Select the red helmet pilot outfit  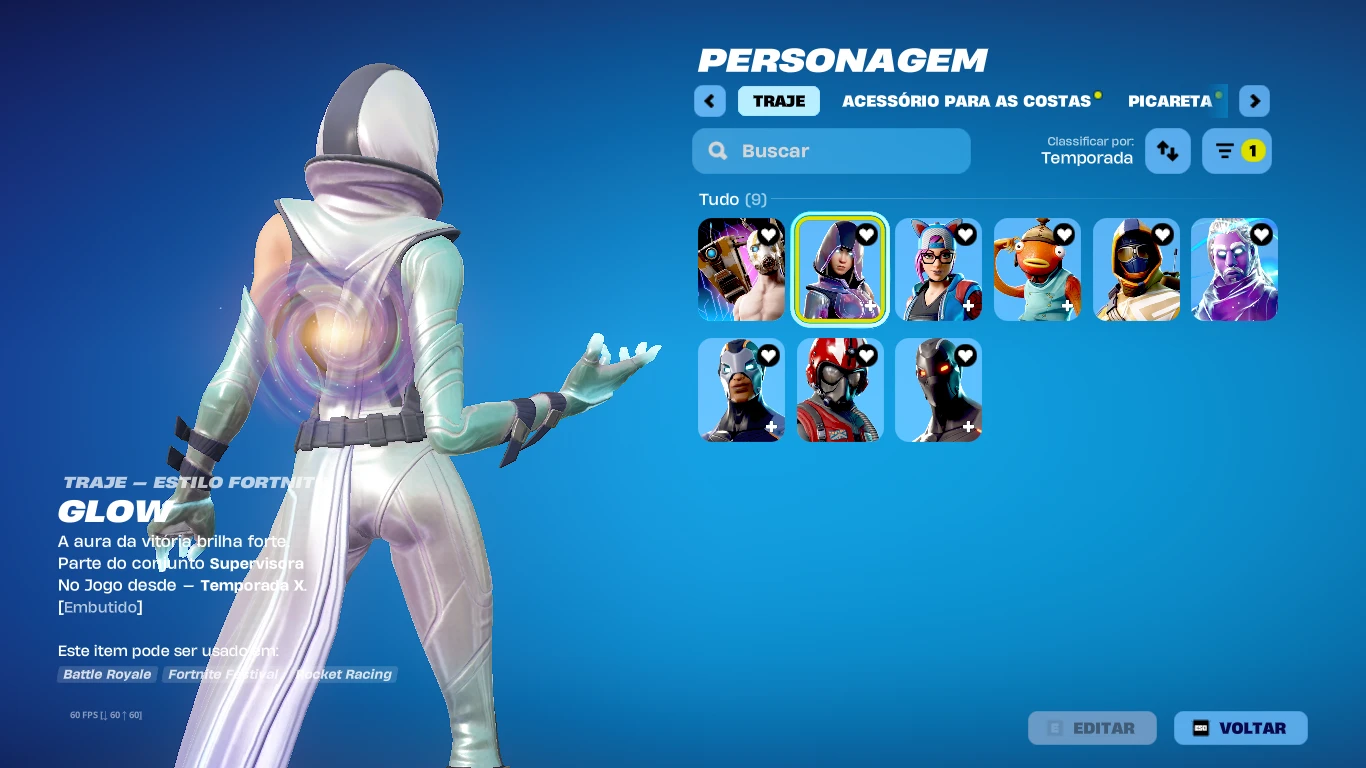pyautogui.click(x=840, y=390)
